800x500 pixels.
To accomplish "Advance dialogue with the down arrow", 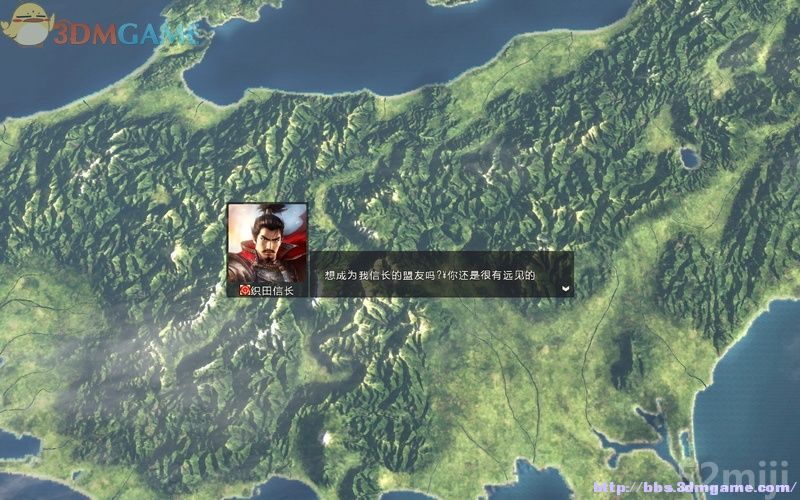I will click(x=566, y=288).
